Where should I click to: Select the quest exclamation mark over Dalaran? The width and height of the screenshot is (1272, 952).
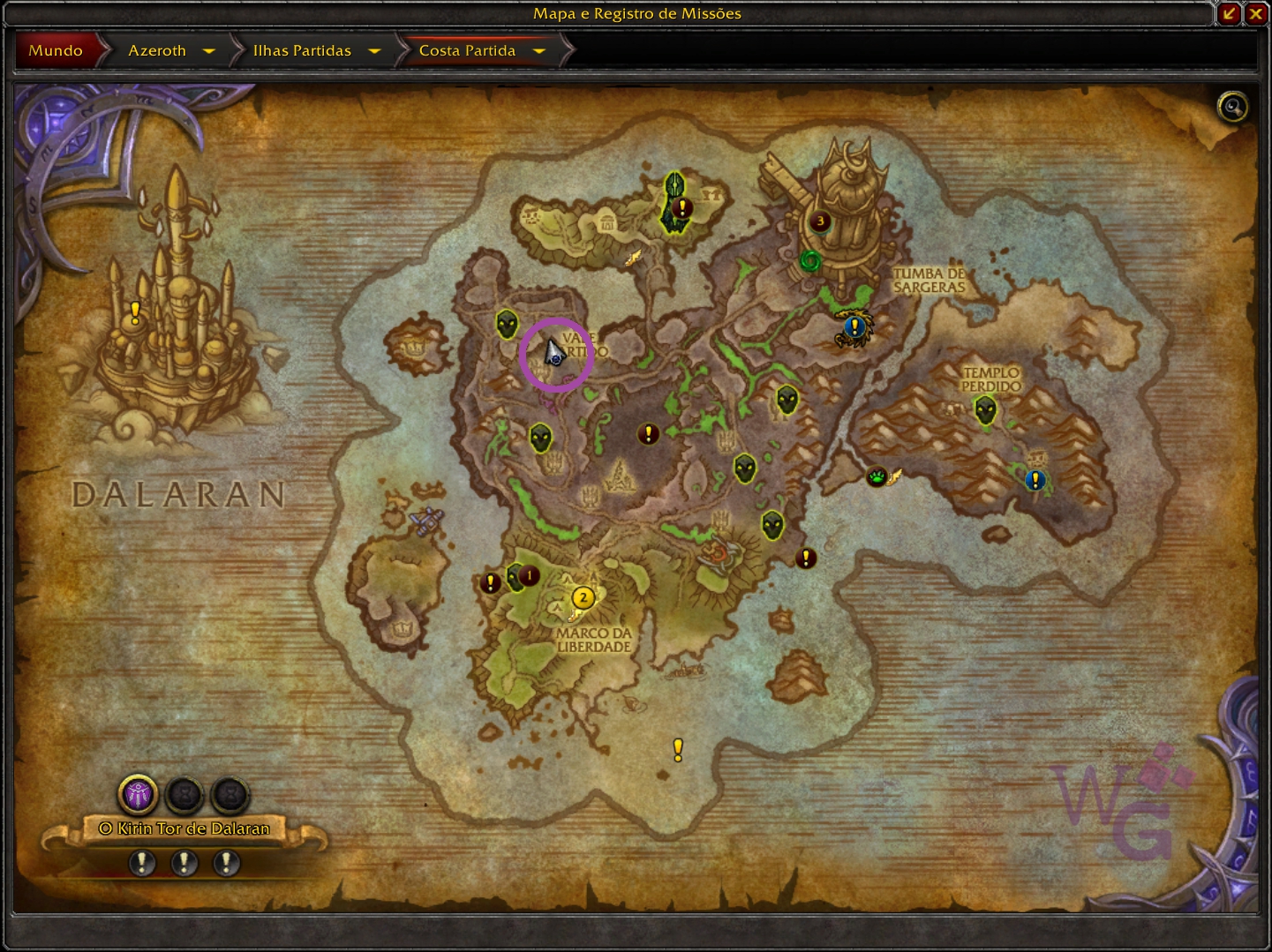click(135, 311)
